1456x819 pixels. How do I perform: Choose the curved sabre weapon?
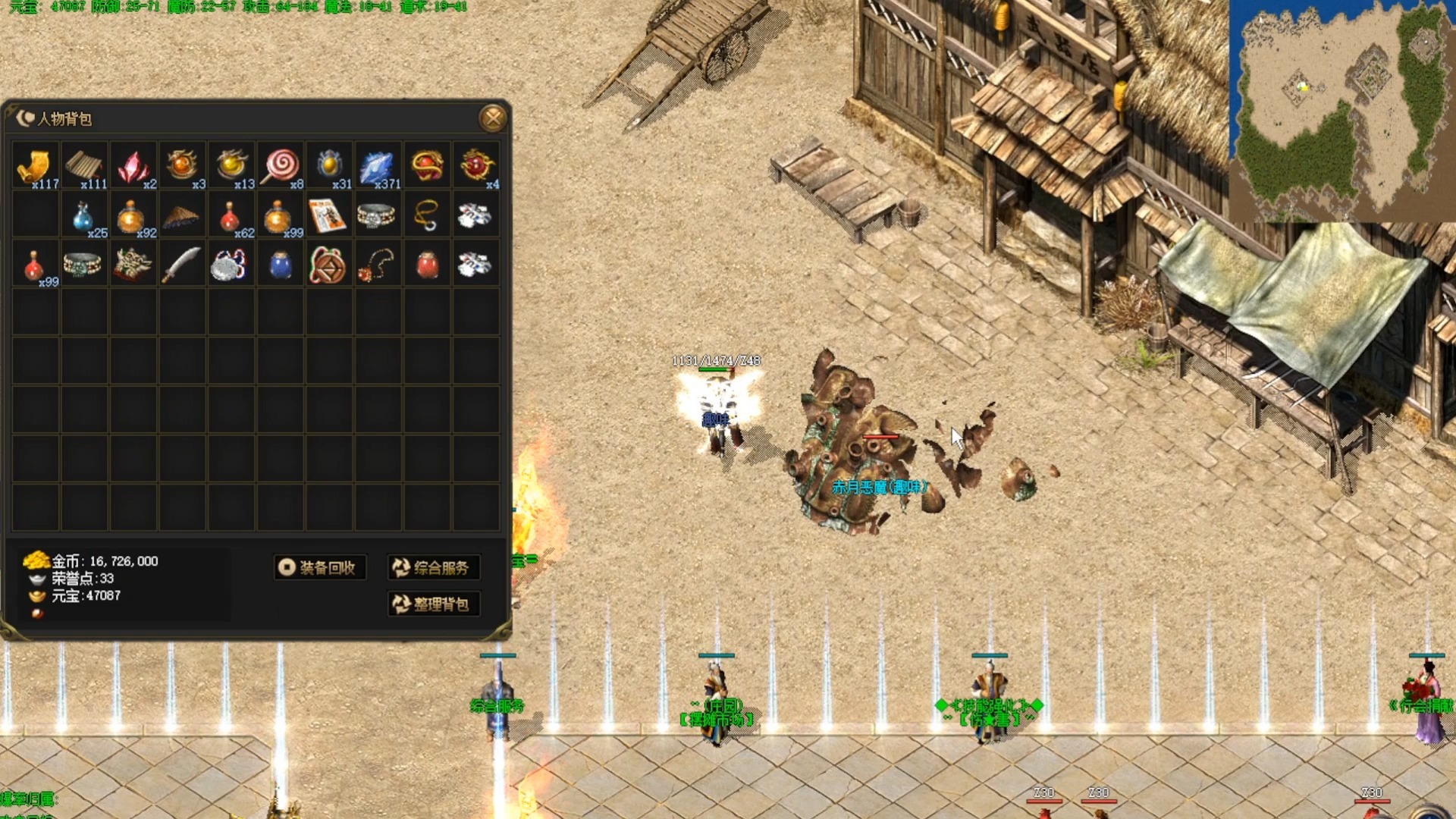pos(181,265)
